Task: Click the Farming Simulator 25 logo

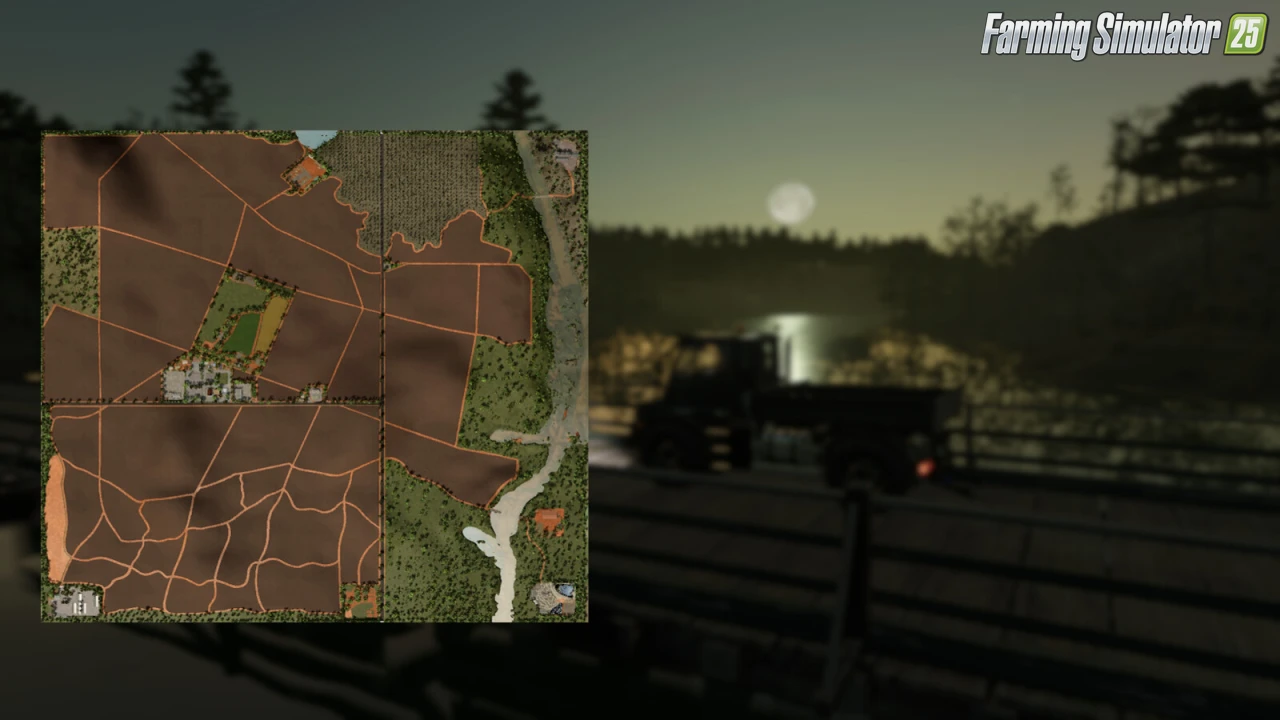Action: [1123, 35]
